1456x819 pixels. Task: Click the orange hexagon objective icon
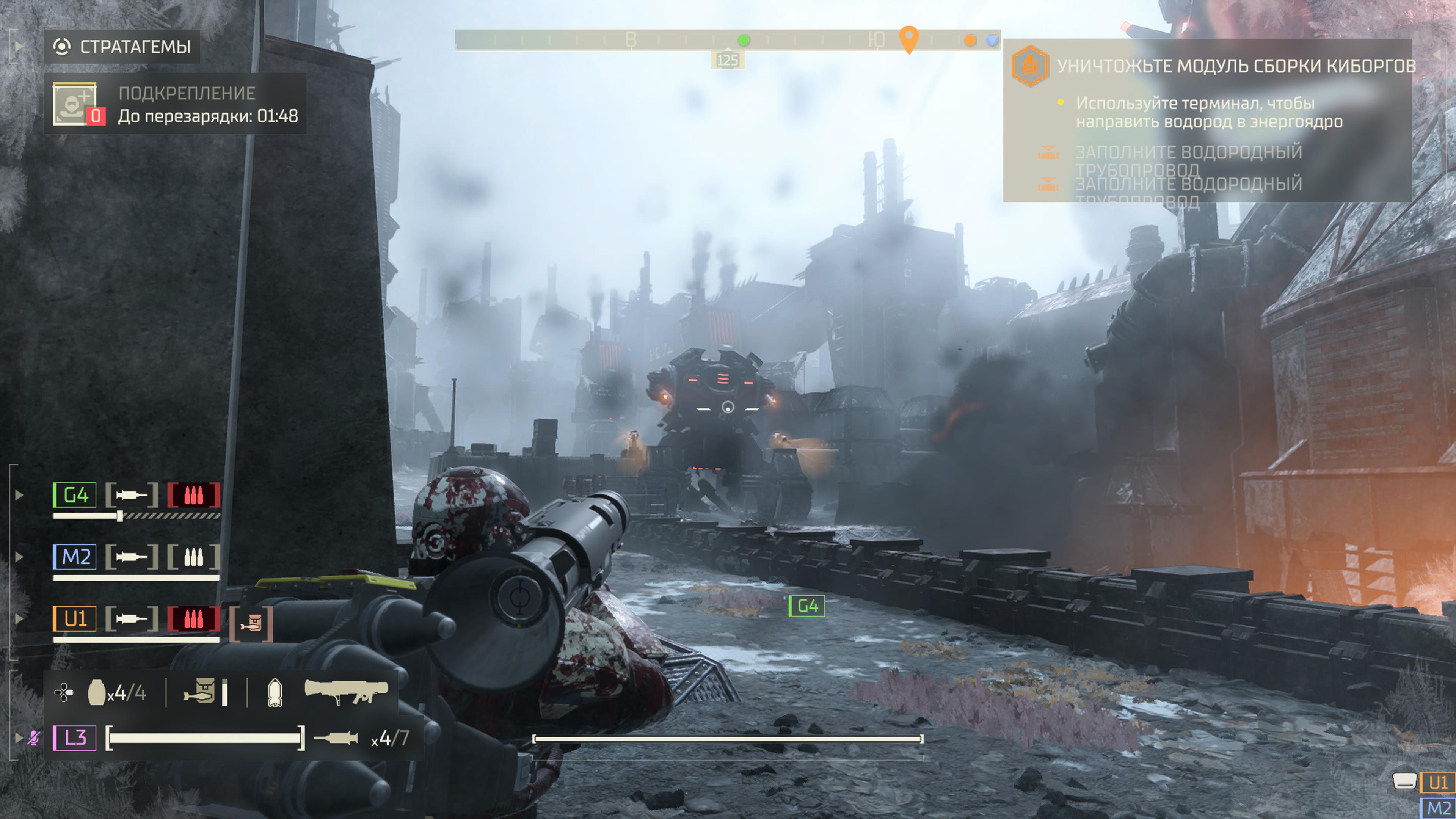1030,66
